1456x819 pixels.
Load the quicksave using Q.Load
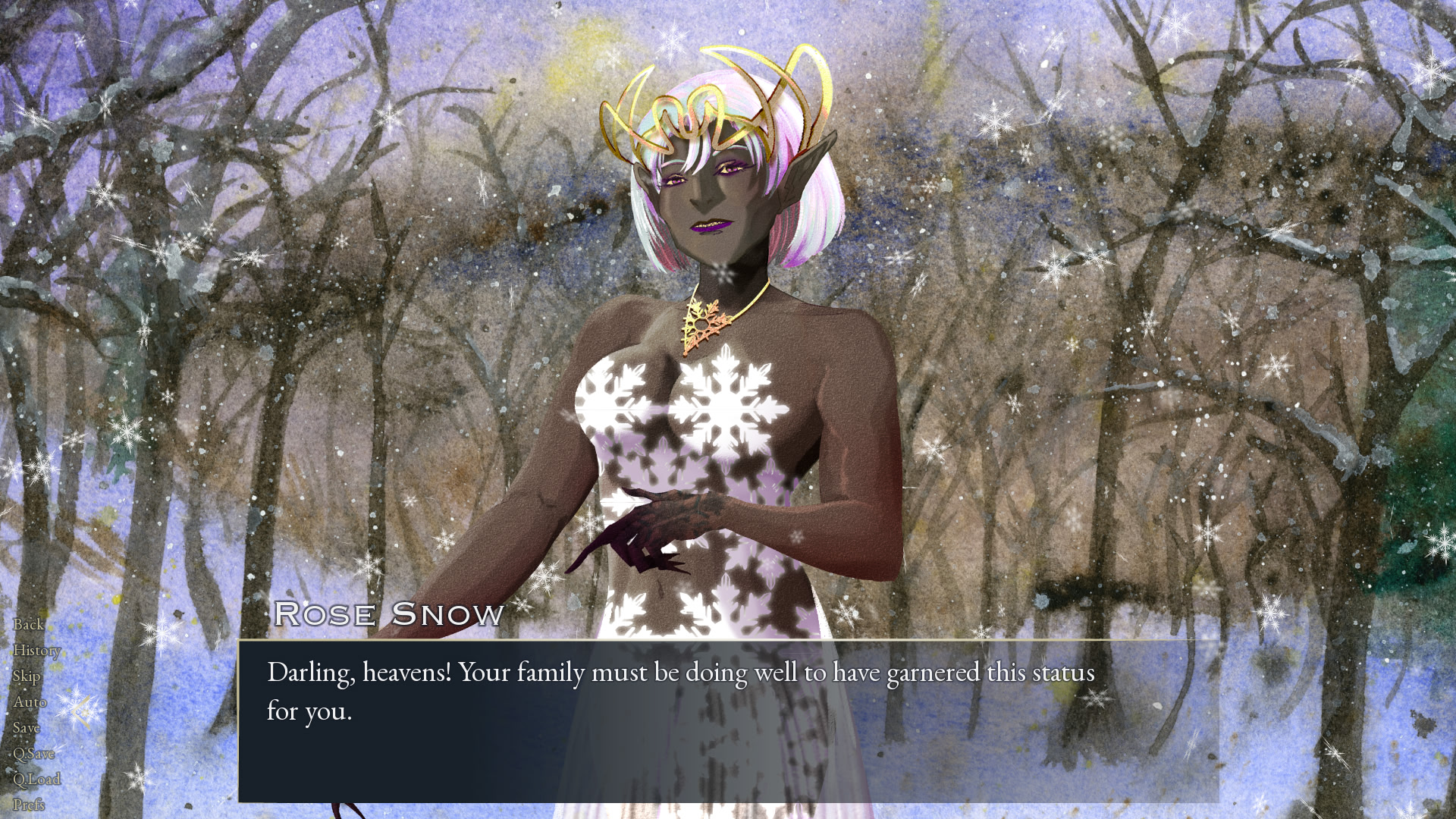(37, 778)
